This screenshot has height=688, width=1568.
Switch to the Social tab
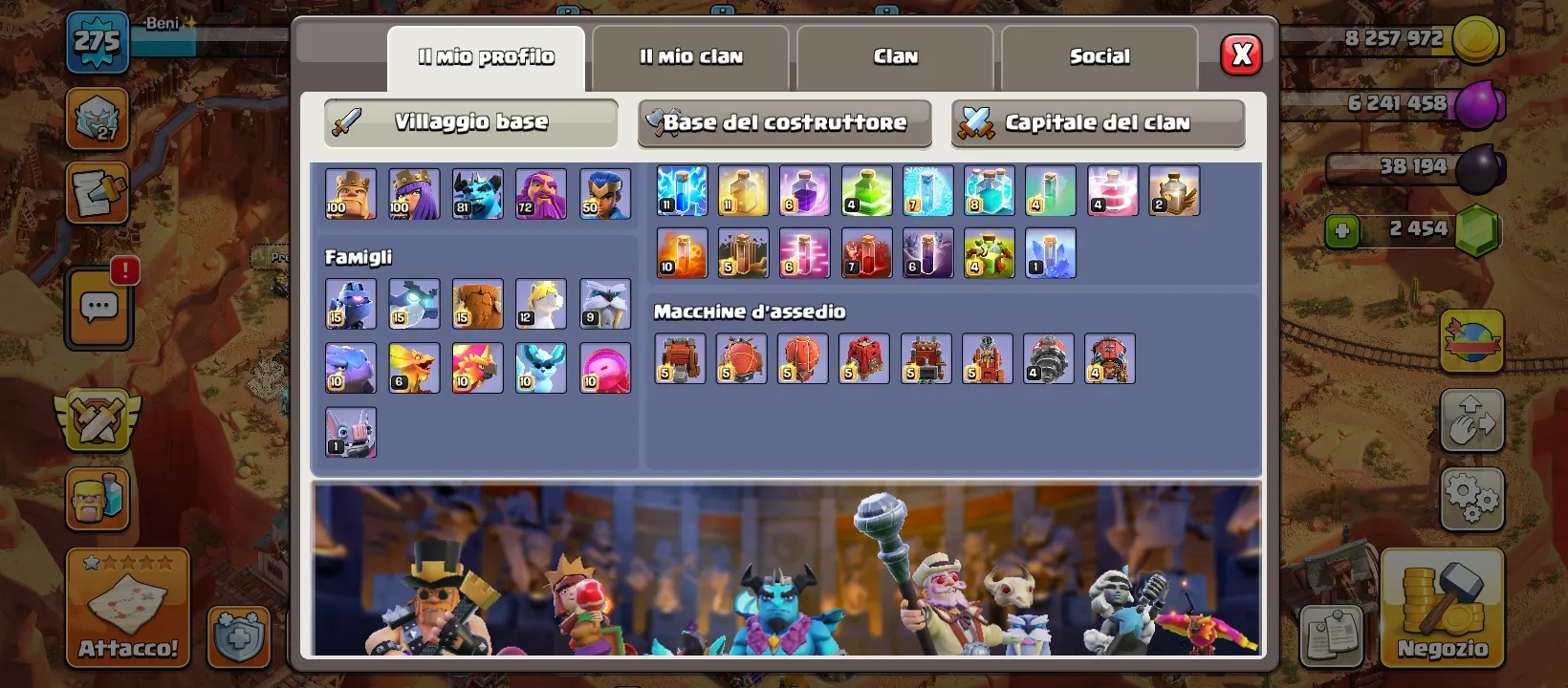(x=1100, y=56)
